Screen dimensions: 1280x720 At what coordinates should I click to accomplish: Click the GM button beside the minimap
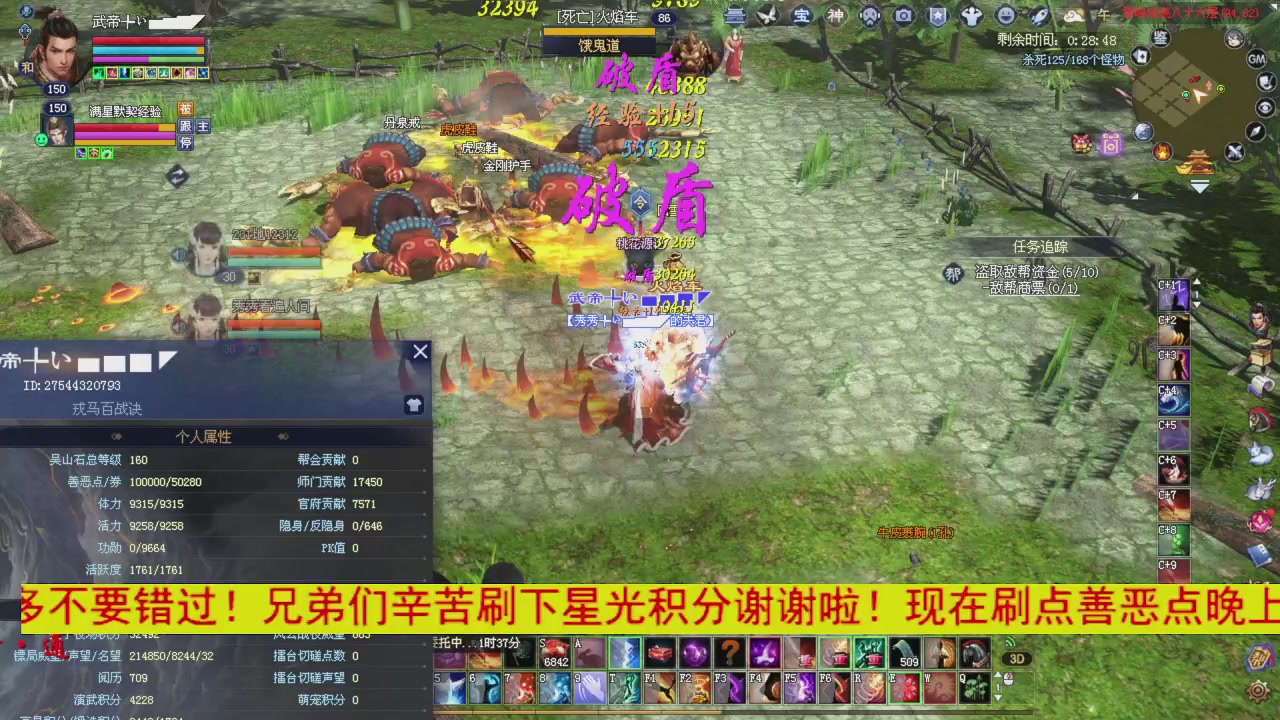pos(1256,60)
